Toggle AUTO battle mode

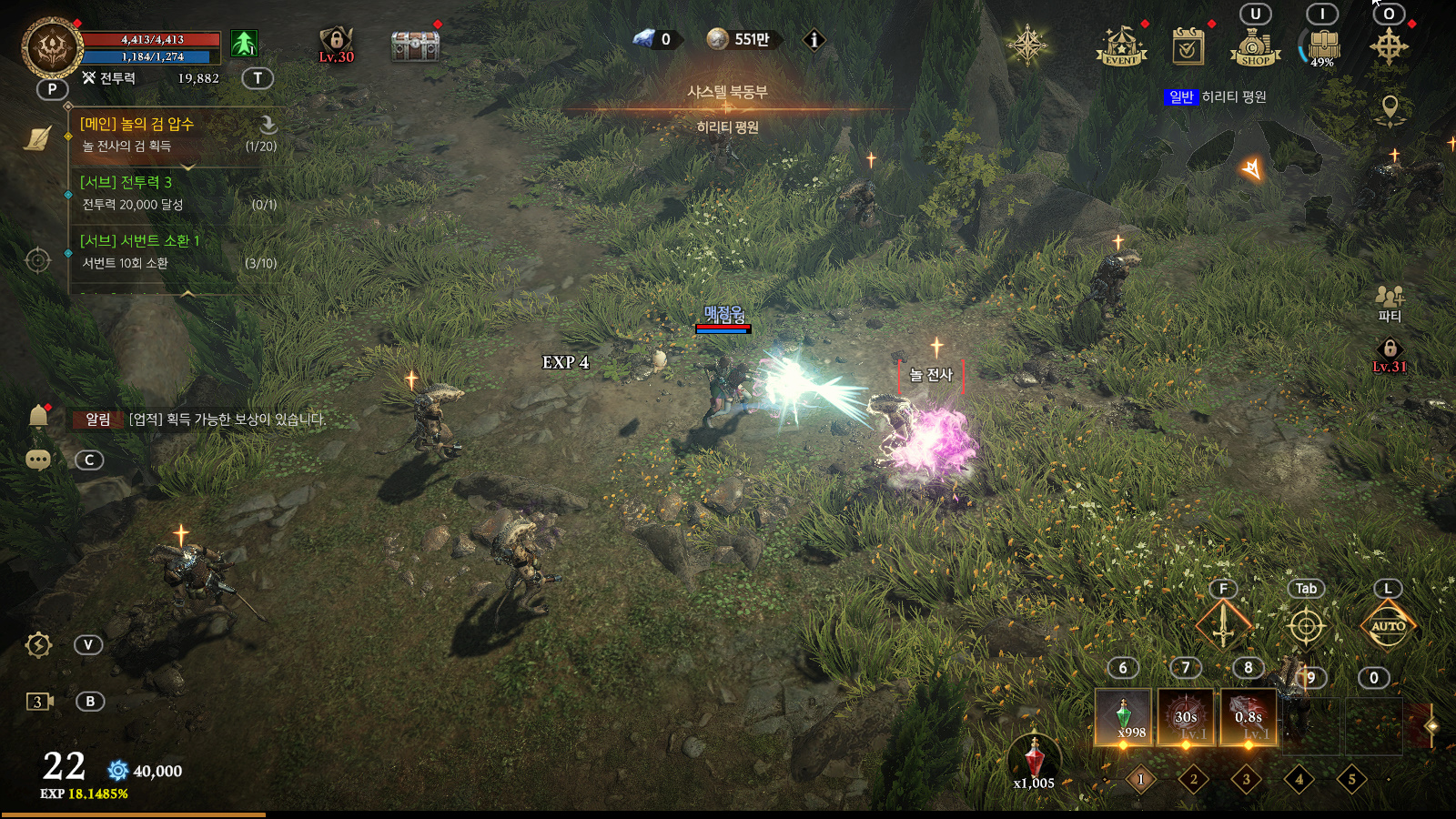[x=1388, y=626]
